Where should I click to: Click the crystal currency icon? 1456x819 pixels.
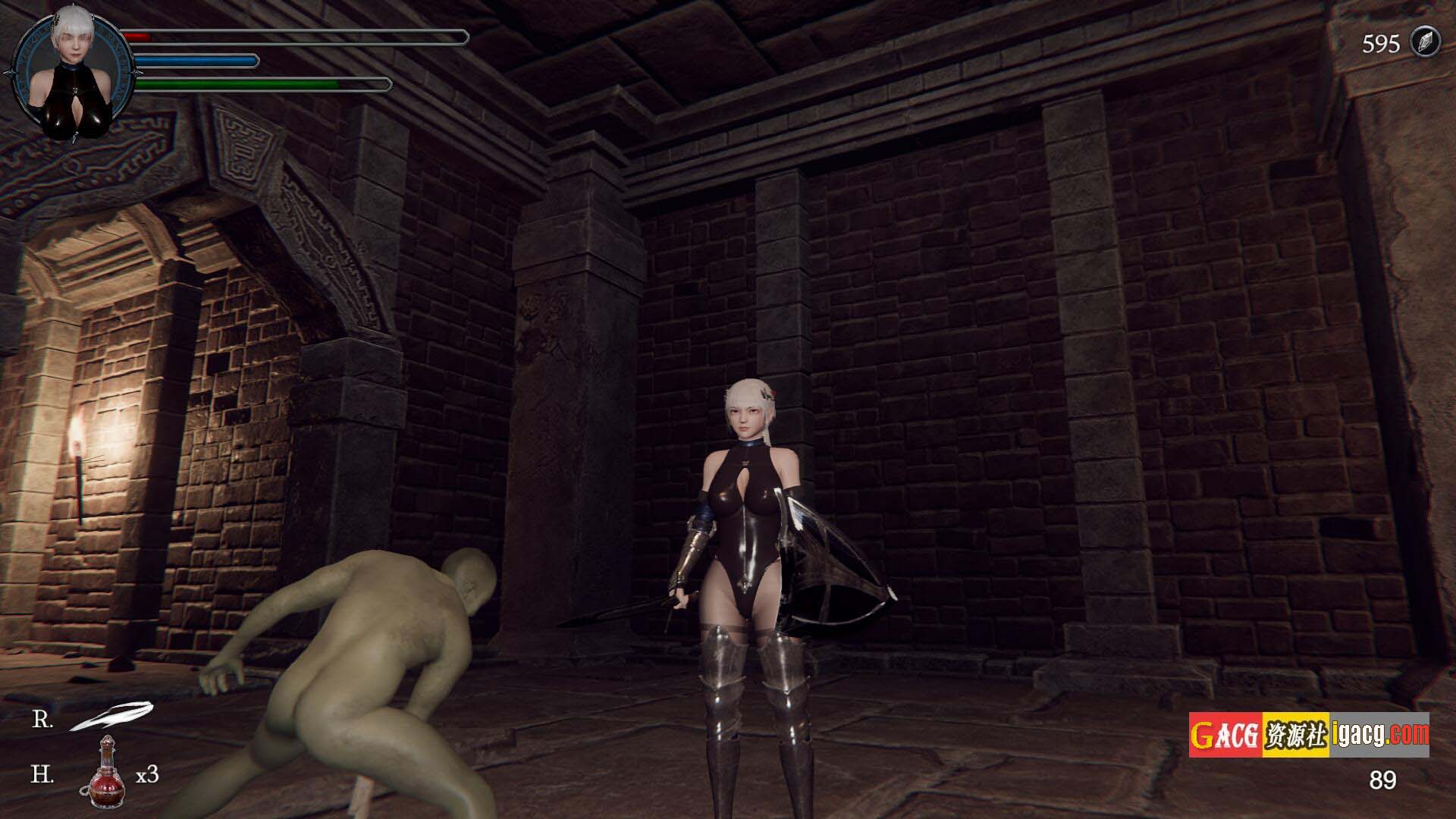[x=1423, y=42]
